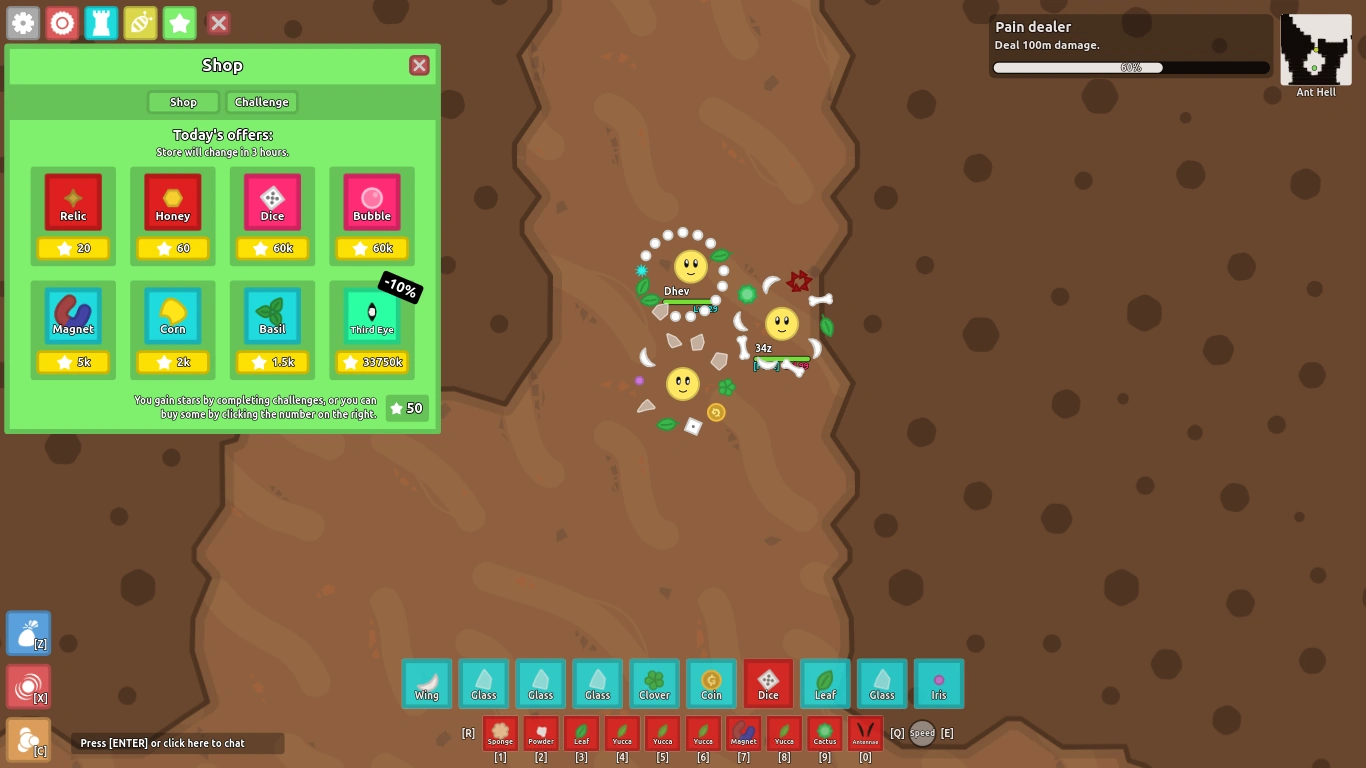Select the [Z] petal slot ability

pyautogui.click(x=28, y=632)
